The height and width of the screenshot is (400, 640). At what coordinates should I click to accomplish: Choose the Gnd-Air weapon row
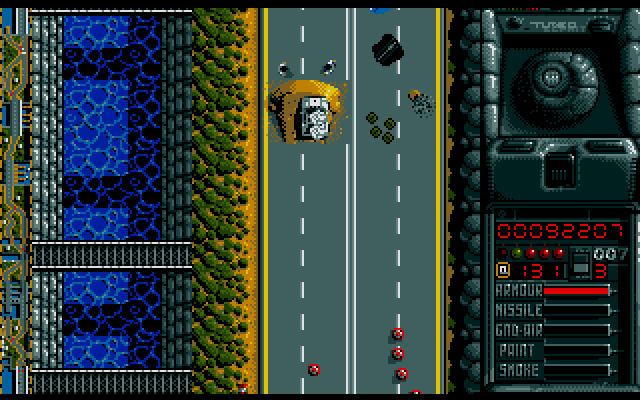[553, 330]
